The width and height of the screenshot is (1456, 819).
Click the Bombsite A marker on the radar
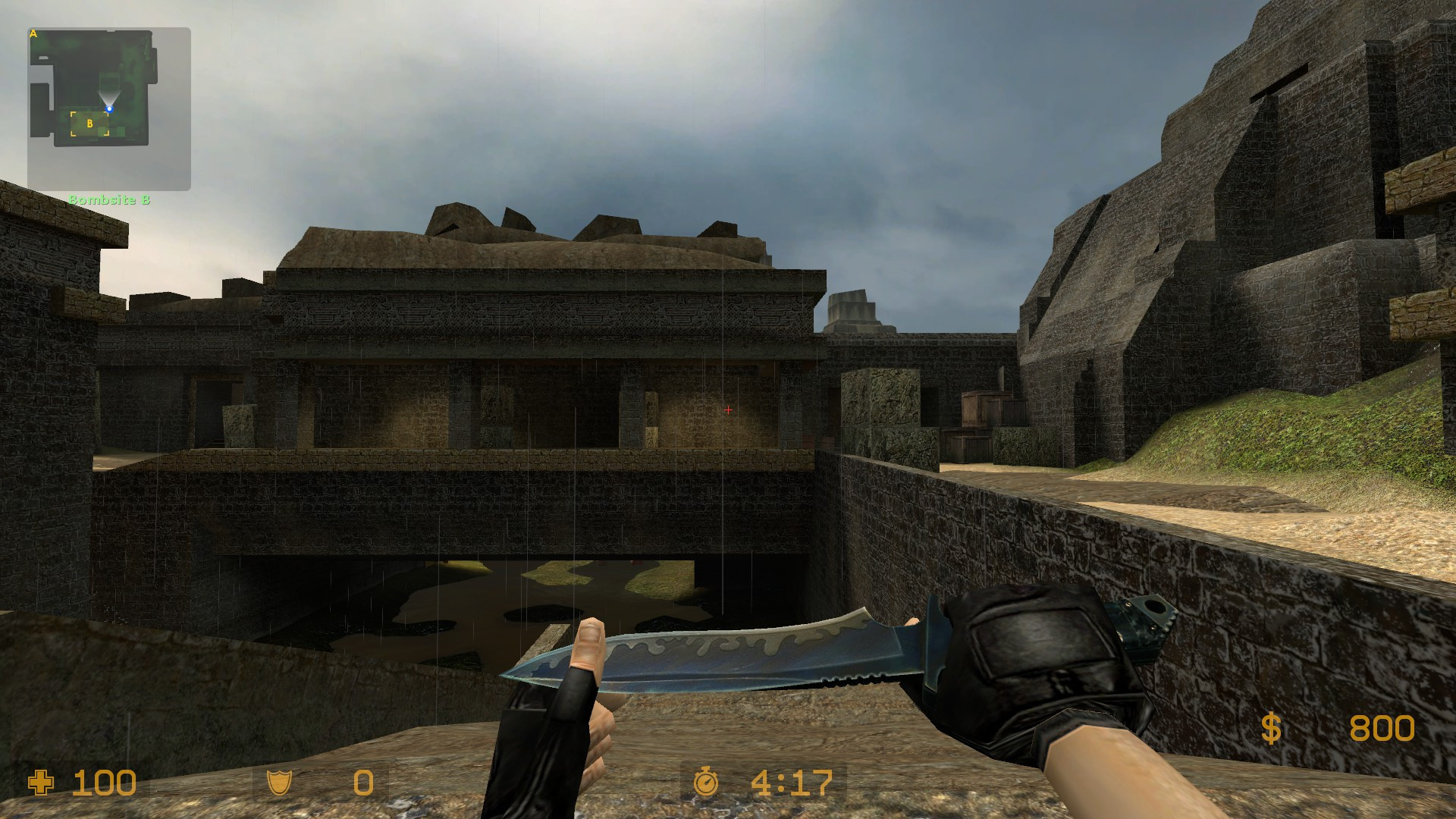point(33,33)
